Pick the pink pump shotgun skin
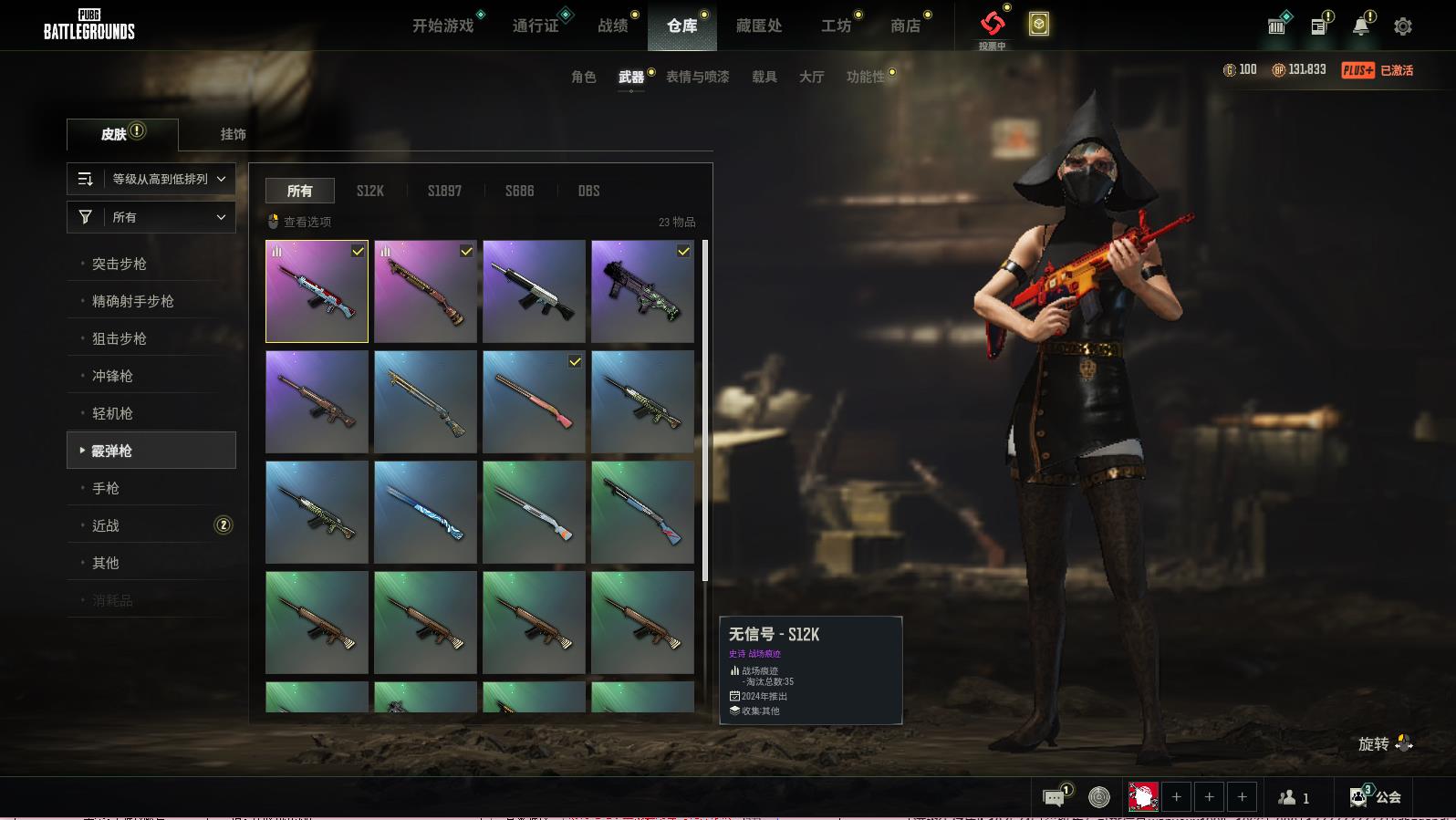 [534, 401]
